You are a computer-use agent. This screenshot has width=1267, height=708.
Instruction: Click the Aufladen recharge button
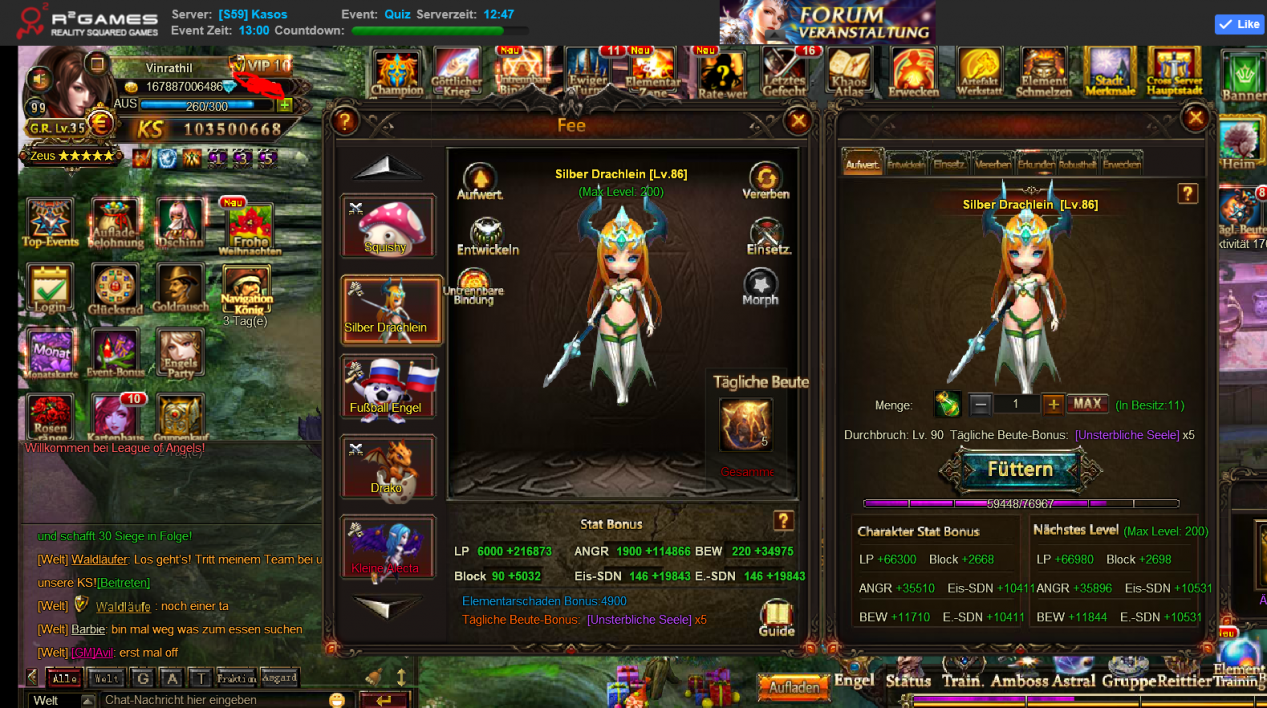pos(794,687)
